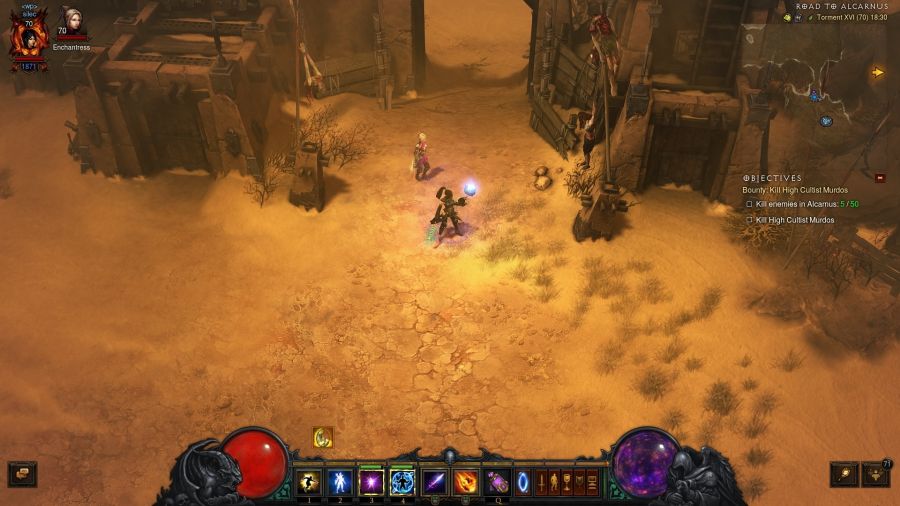This screenshot has height=506, width=900.
Task: Drink the potion in the Q slot
Action: coord(496,482)
